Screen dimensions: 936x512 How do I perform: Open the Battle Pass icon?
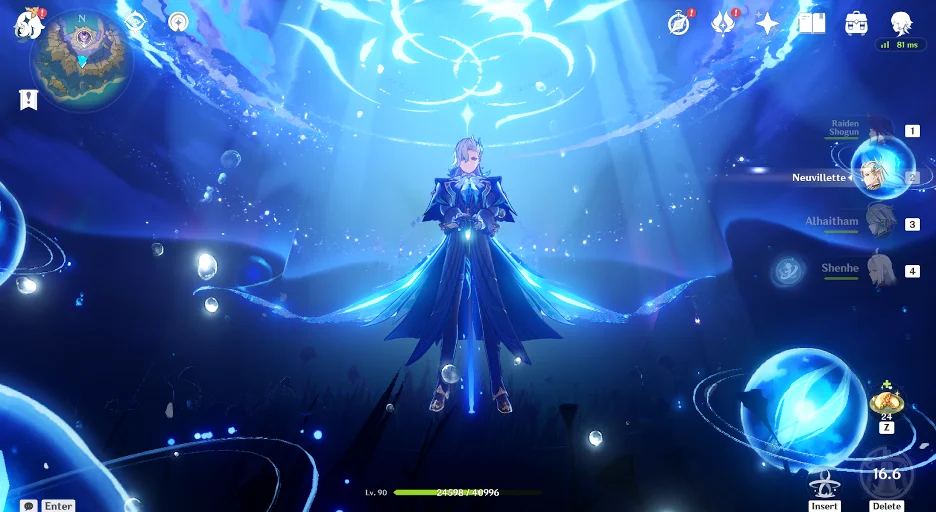click(x=723, y=23)
